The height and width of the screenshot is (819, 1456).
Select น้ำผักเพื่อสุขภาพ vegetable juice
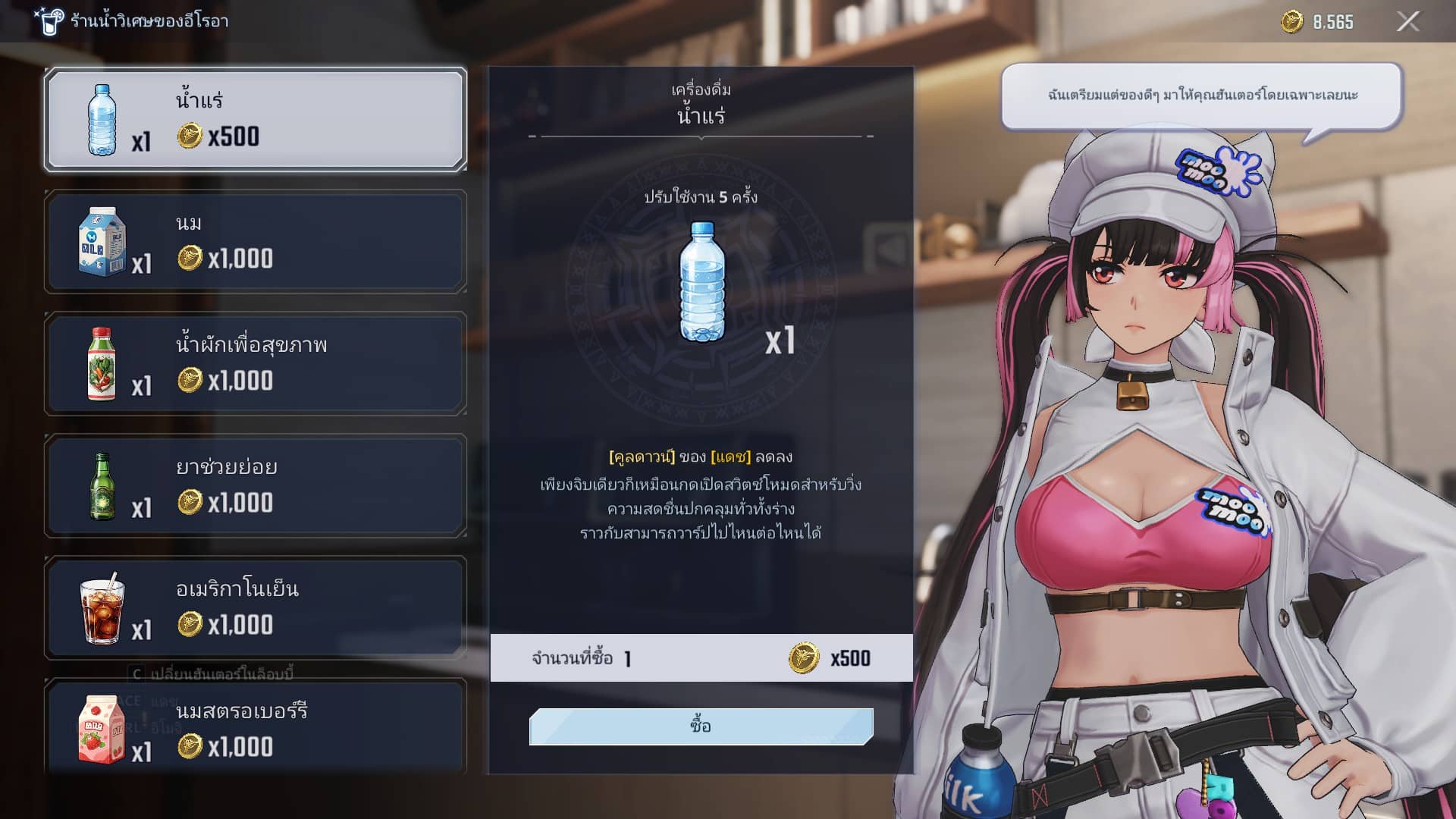(256, 363)
